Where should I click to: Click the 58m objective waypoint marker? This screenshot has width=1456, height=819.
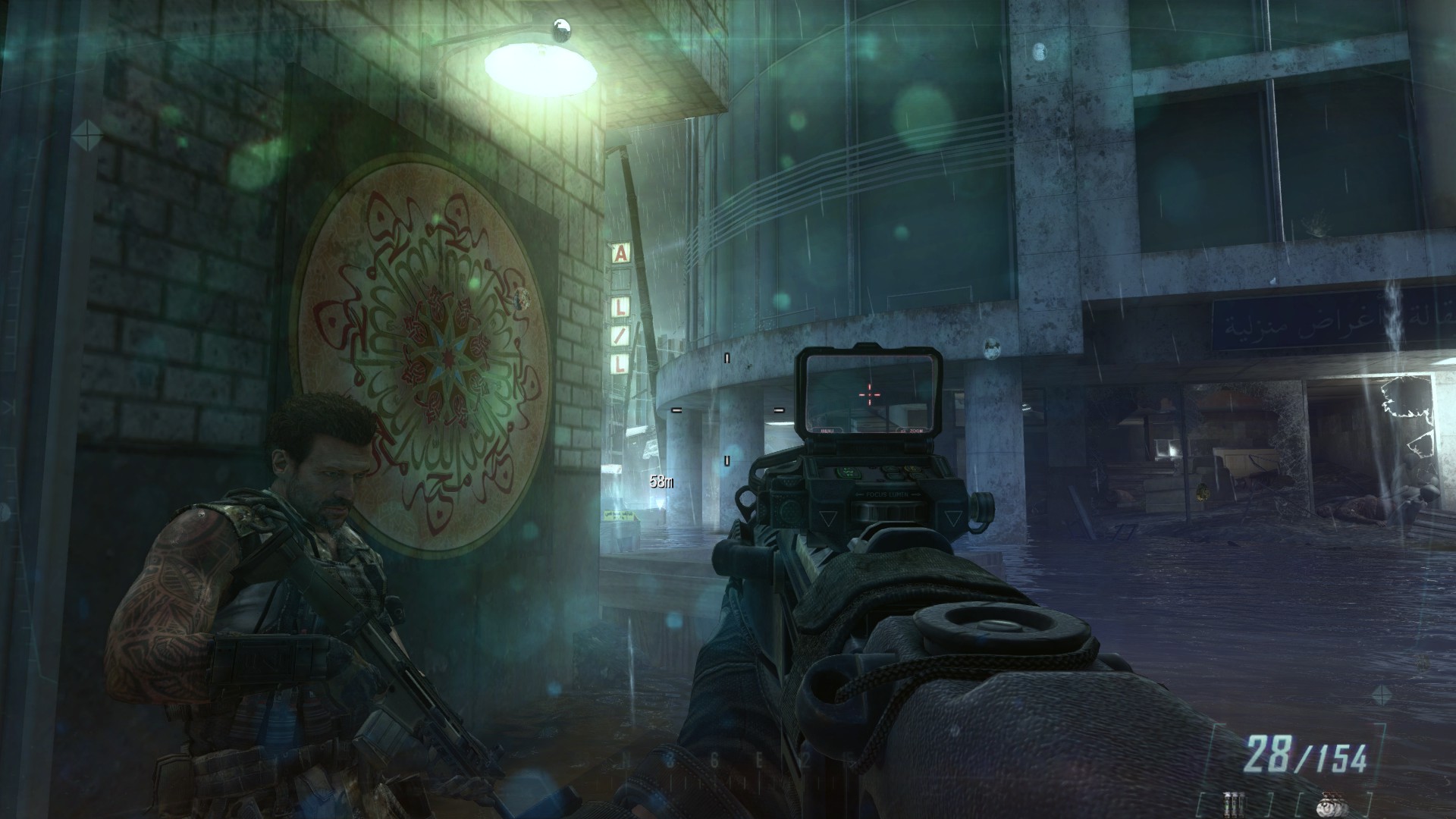[661, 480]
